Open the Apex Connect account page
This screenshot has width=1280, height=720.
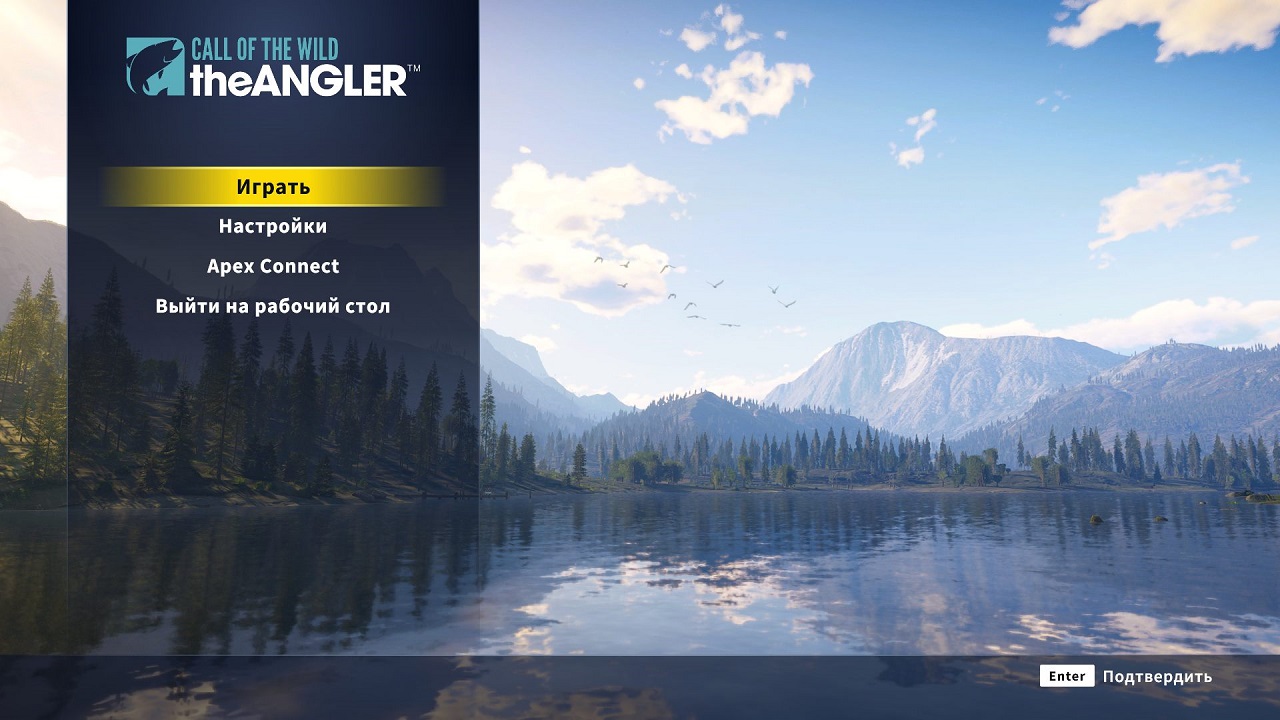(x=272, y=266)
